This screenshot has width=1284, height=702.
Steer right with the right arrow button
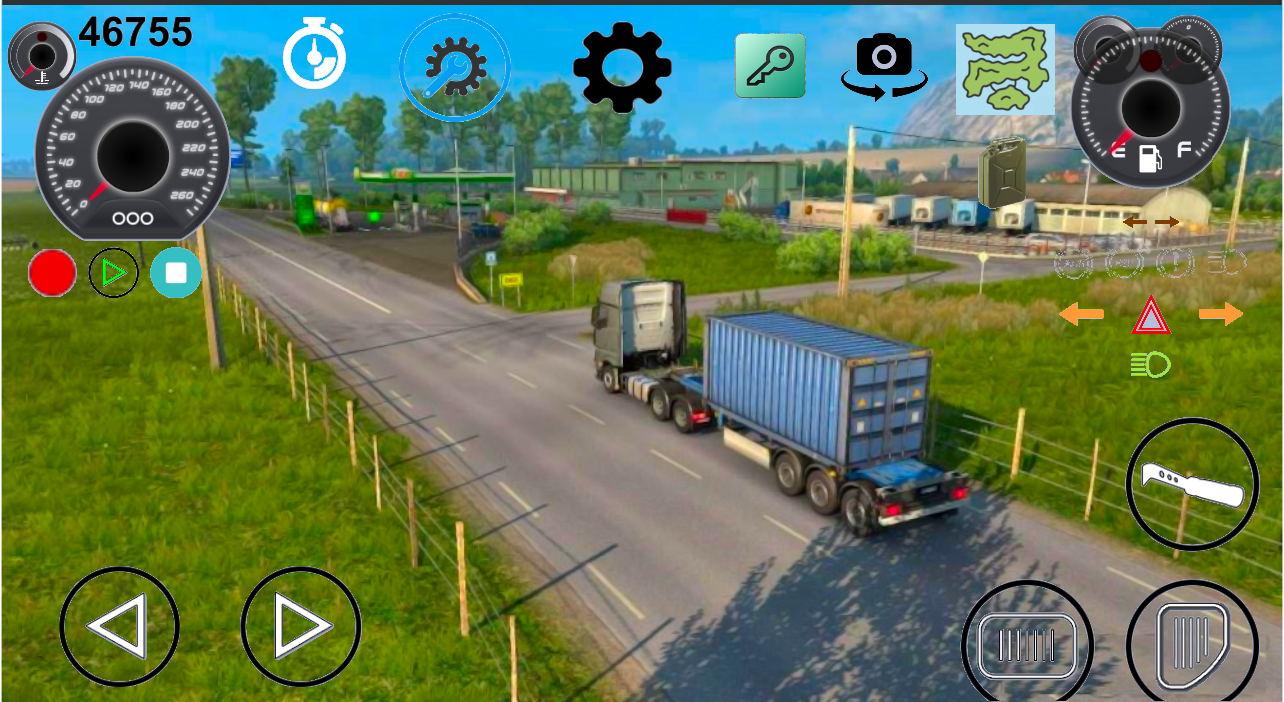pos(300,627)
